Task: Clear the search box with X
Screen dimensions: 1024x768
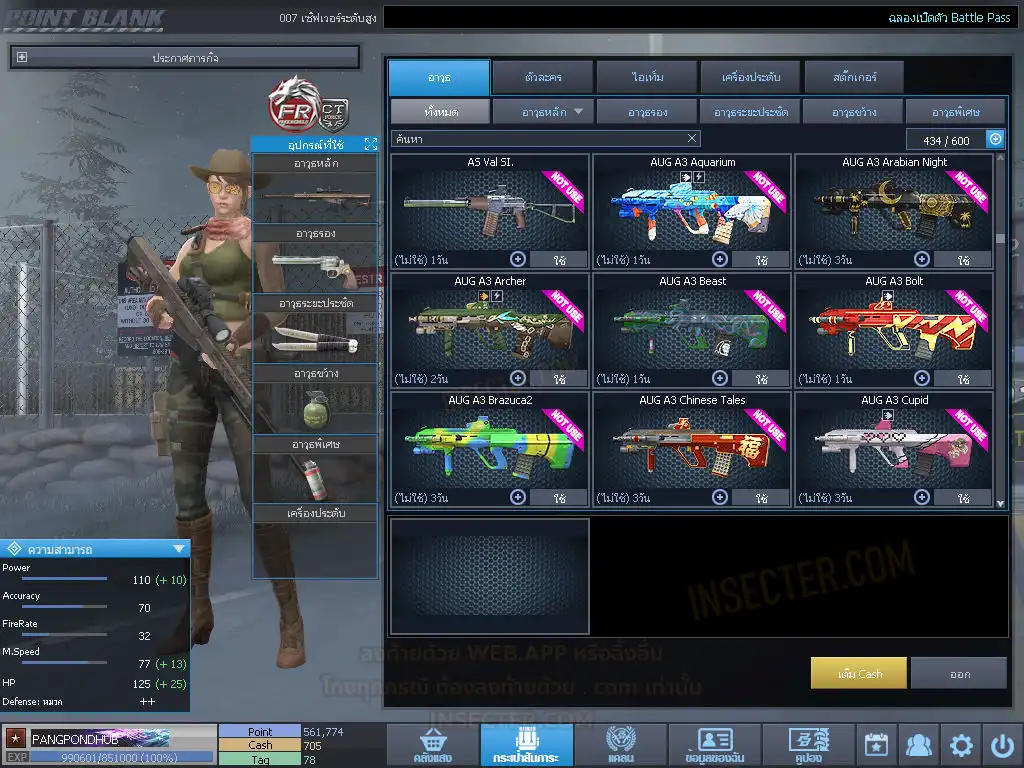Action: (692, 139)
